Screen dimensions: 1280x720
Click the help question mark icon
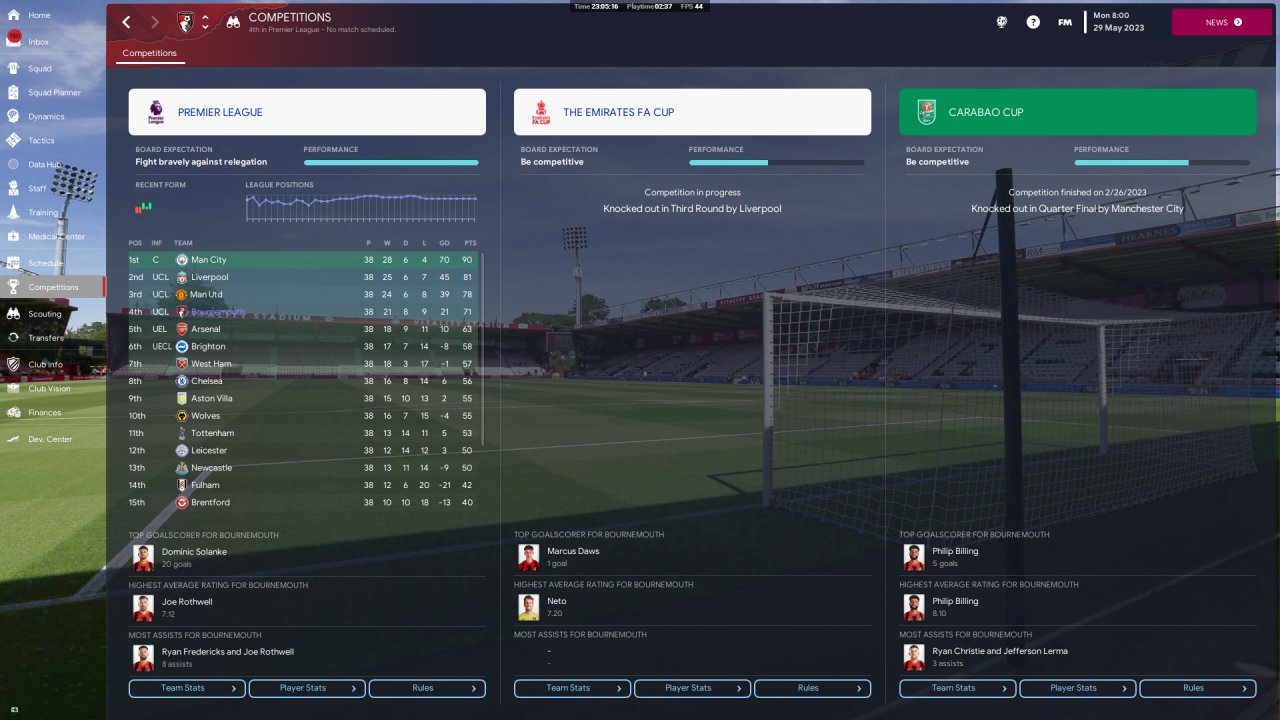click(1033, 22)
